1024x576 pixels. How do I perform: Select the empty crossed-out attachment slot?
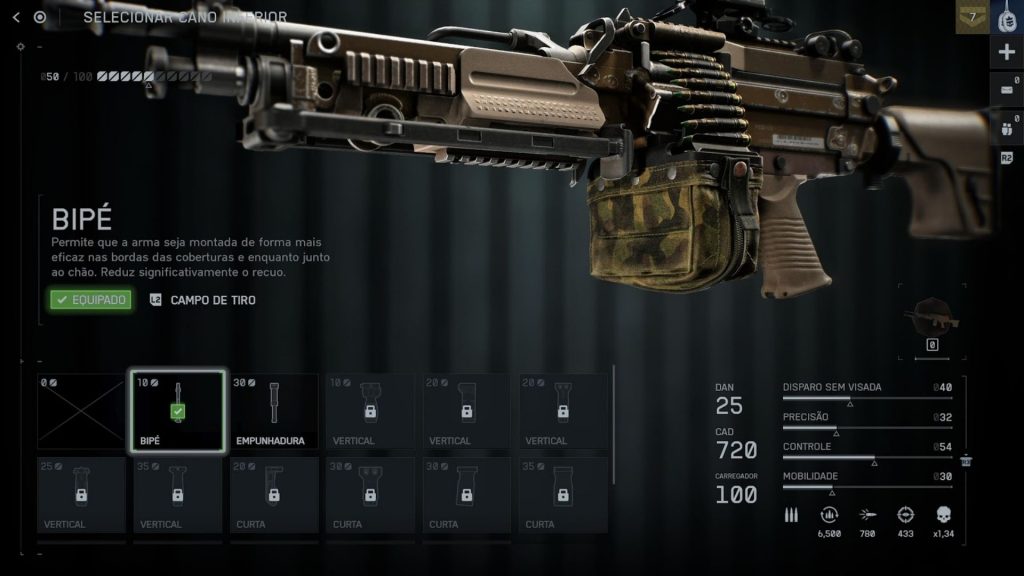(x=81, y=411)
